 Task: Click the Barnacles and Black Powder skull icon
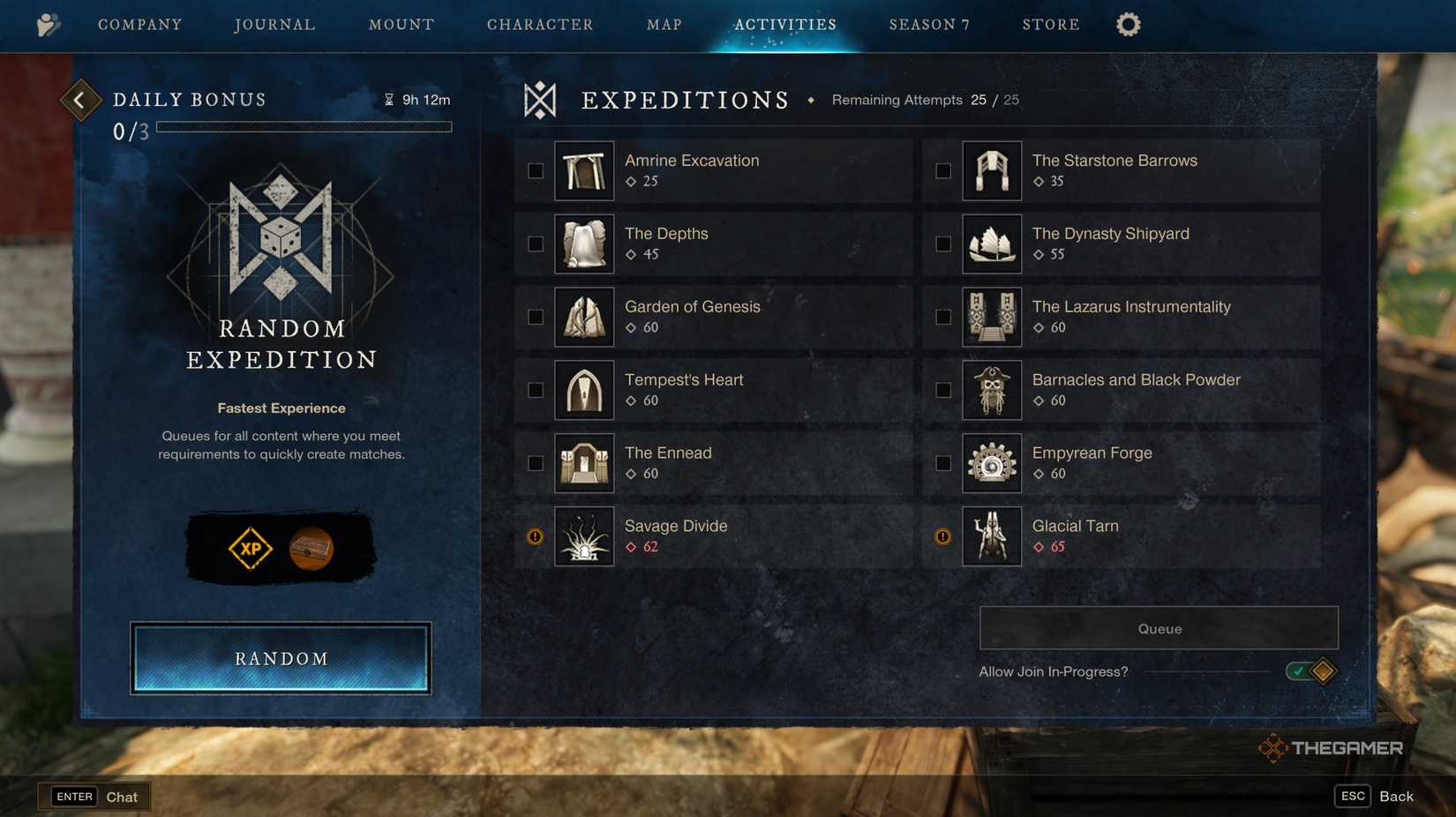pos(992,389)
